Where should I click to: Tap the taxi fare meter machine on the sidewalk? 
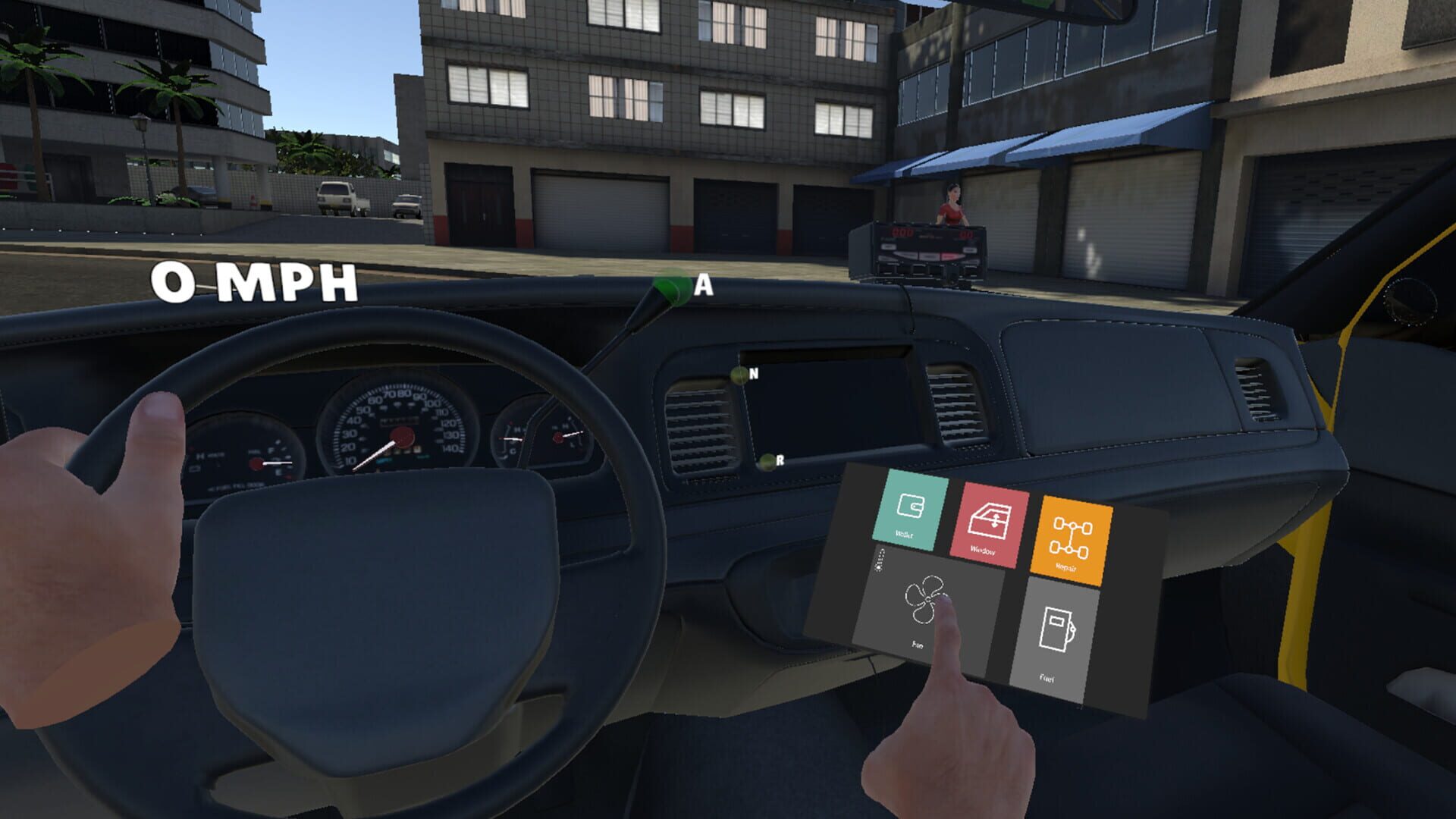pos(927,243)
